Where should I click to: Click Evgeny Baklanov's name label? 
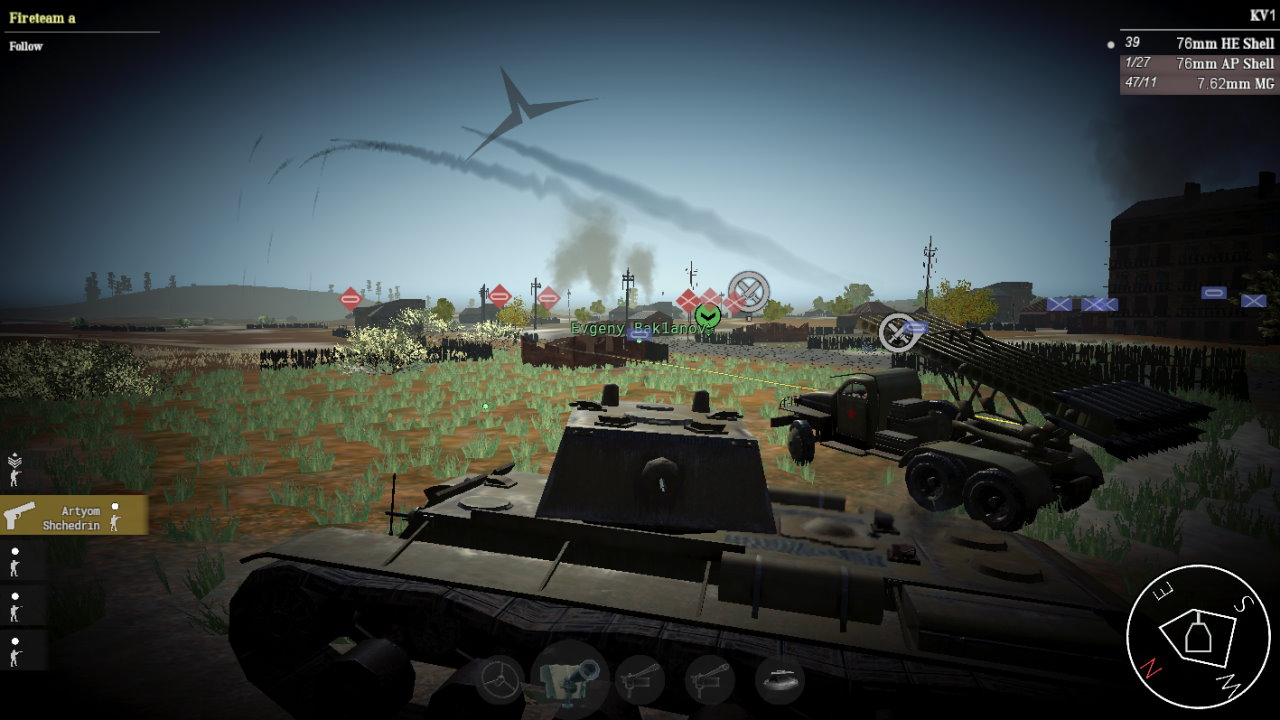coord(635,327)
